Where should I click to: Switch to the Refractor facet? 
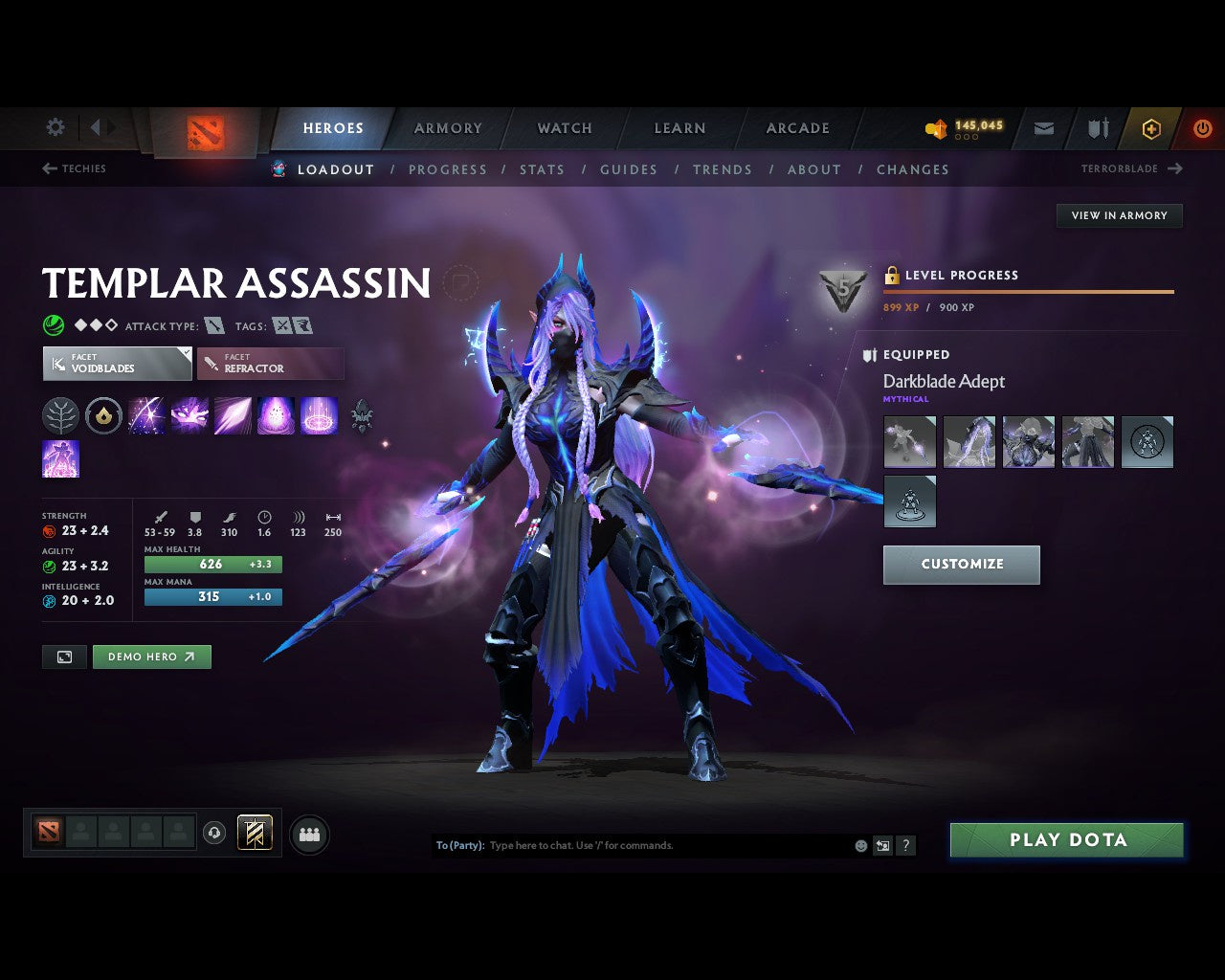270,364
